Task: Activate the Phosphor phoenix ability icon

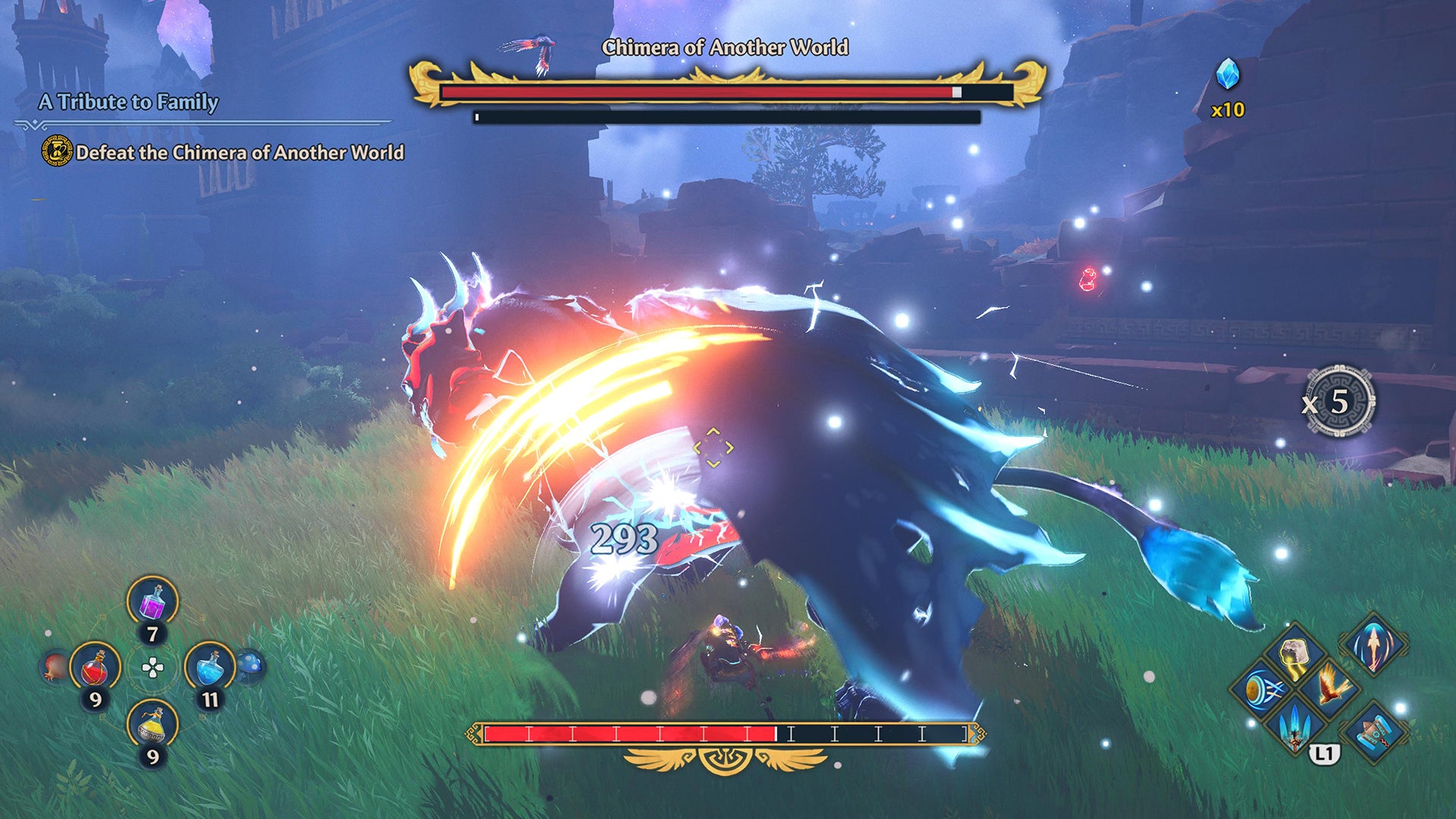Action: 1330,686
